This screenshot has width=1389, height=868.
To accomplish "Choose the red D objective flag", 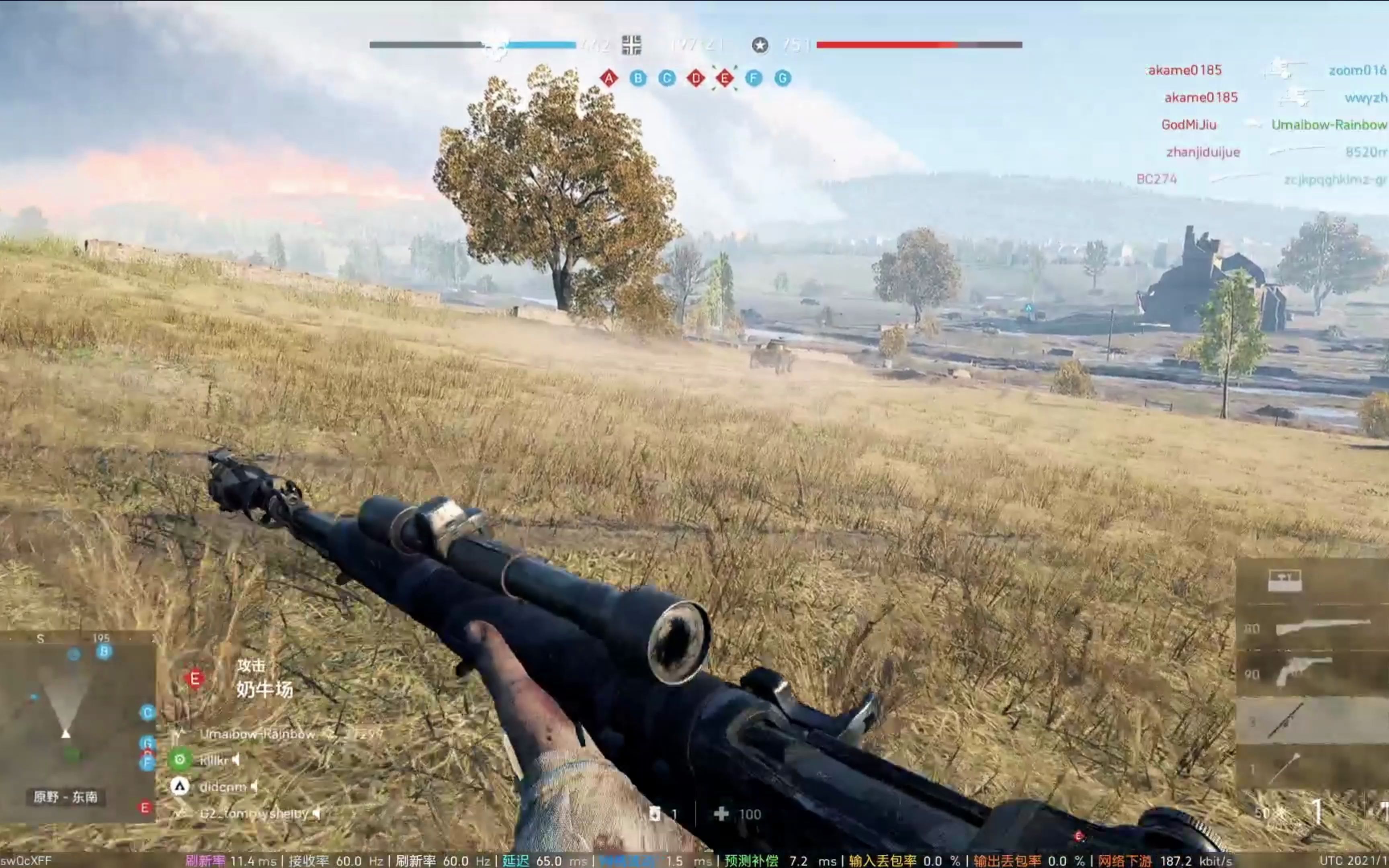I will coord(696,78).
